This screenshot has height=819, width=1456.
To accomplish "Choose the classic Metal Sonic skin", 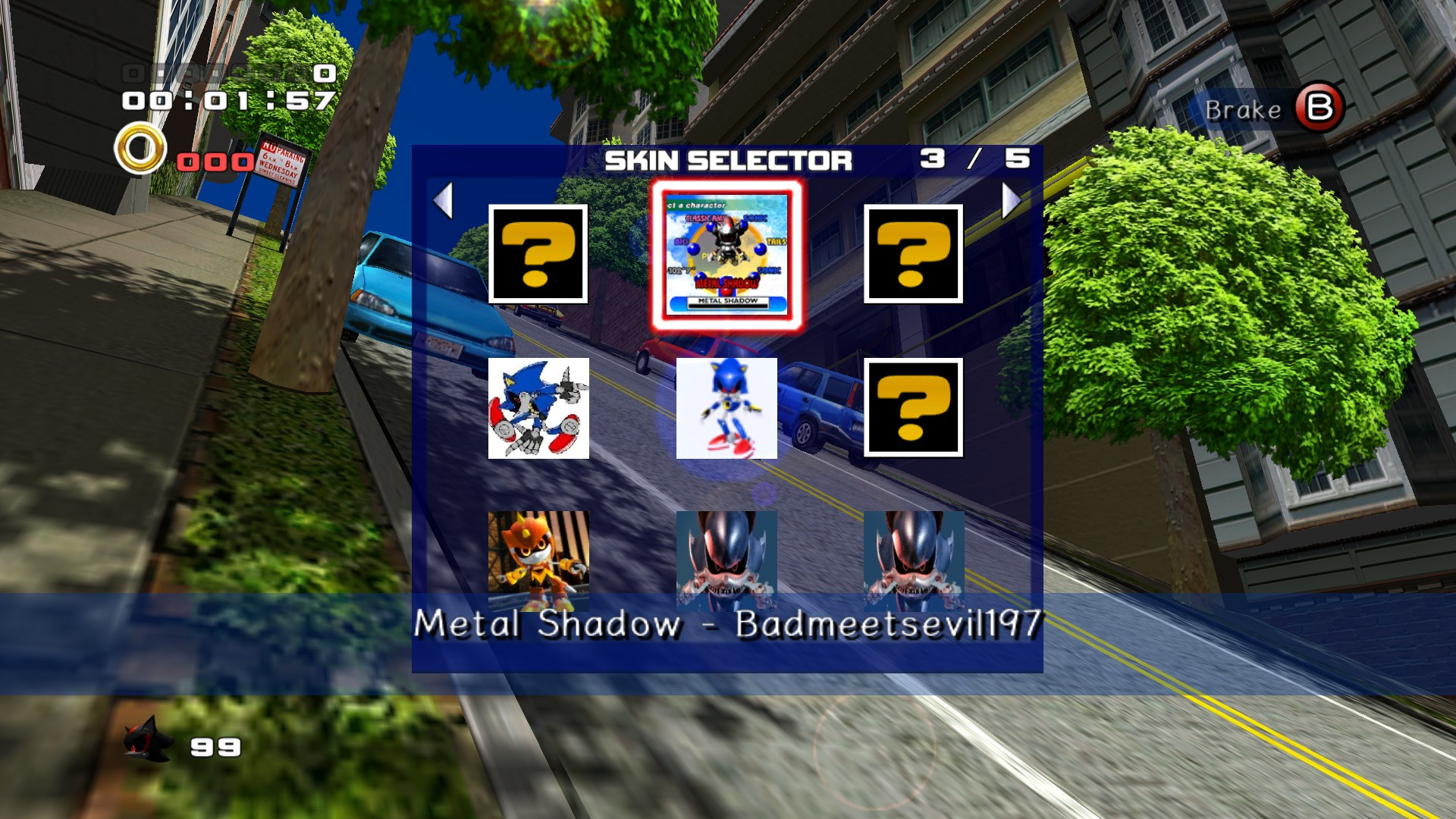I will pyautogui.click(x=726, y=407).
